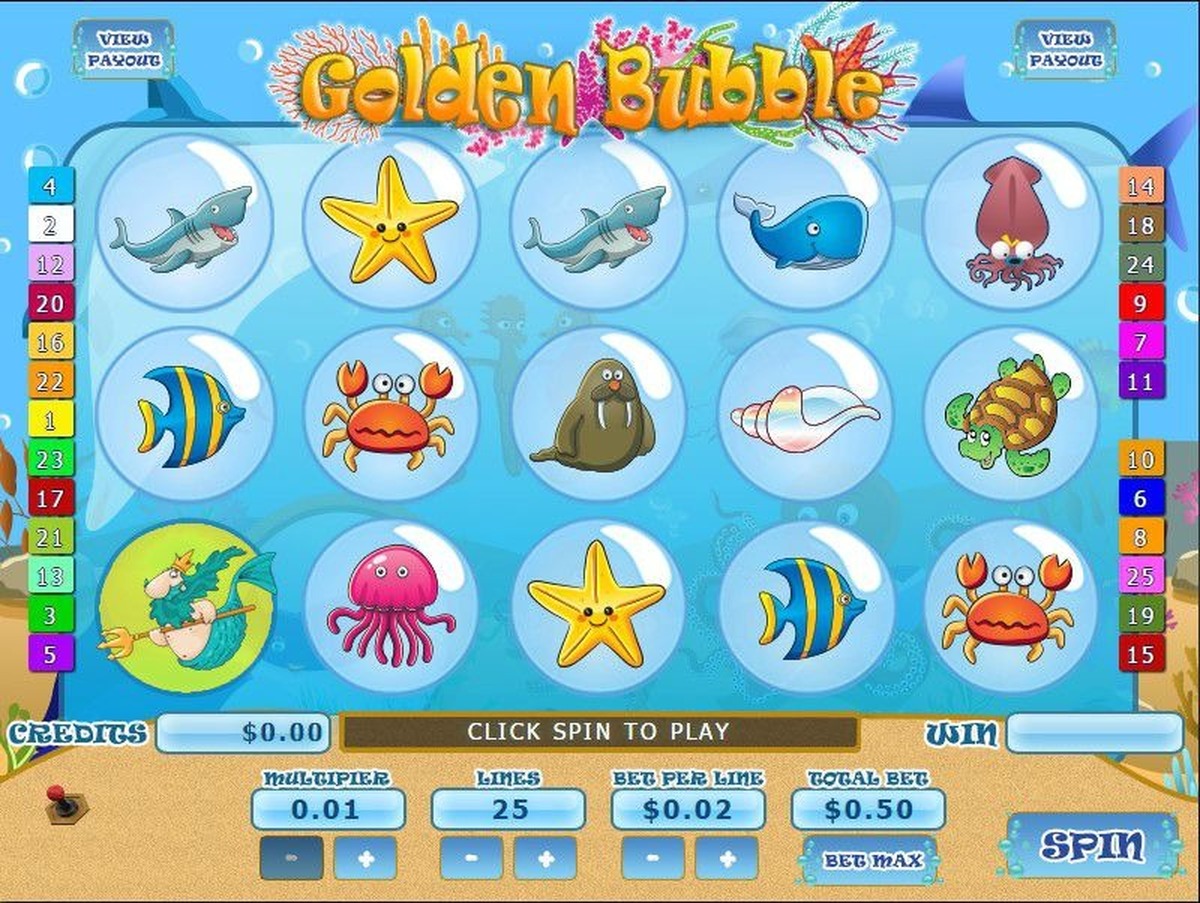Image resolution: width=1200 pixels, height=903 pixels.
Task: Decrease the multiplier with its minus button
Action: [291, 858]
